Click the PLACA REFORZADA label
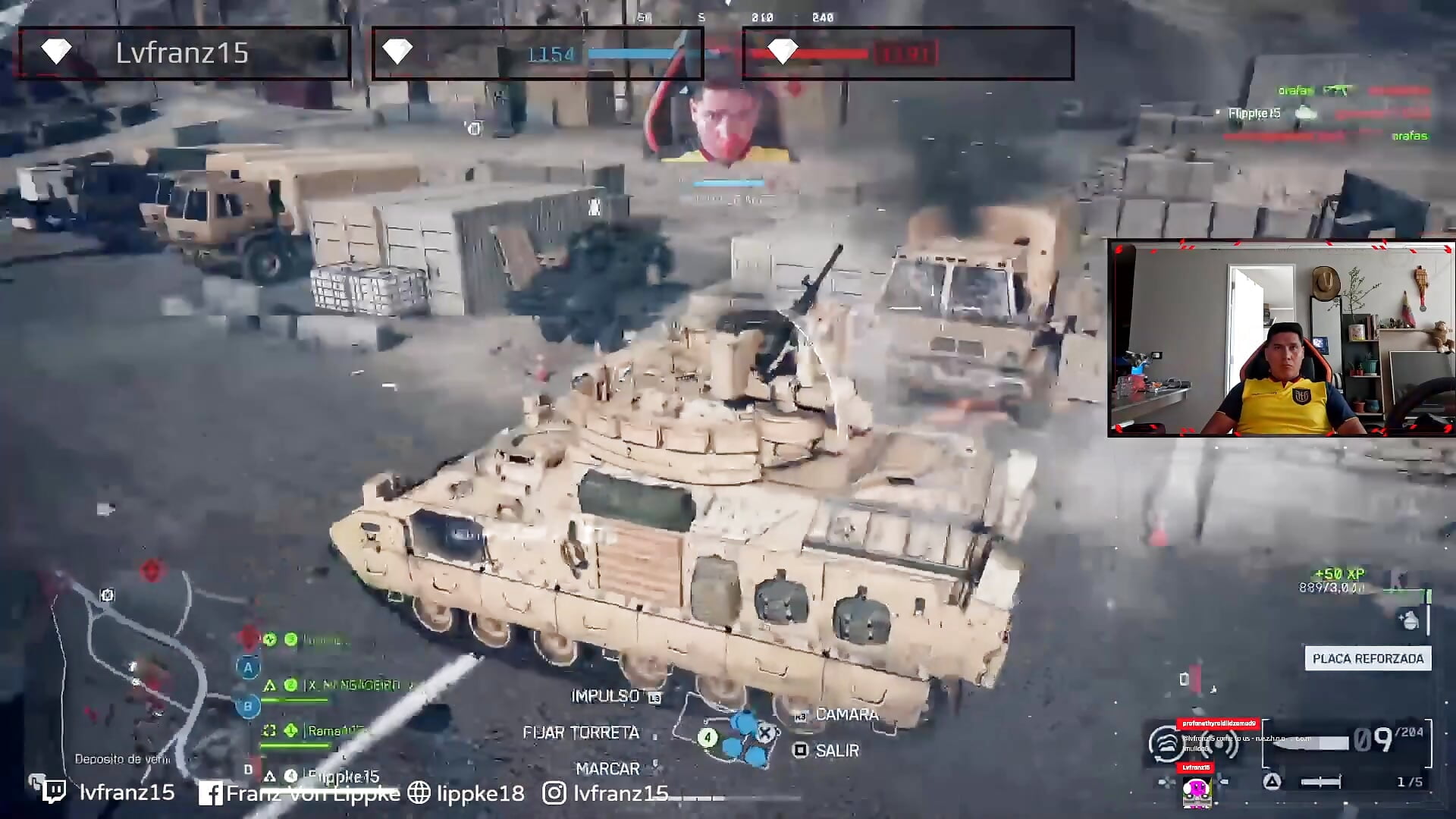The image size is (1456, 819). pos(1367,658)
